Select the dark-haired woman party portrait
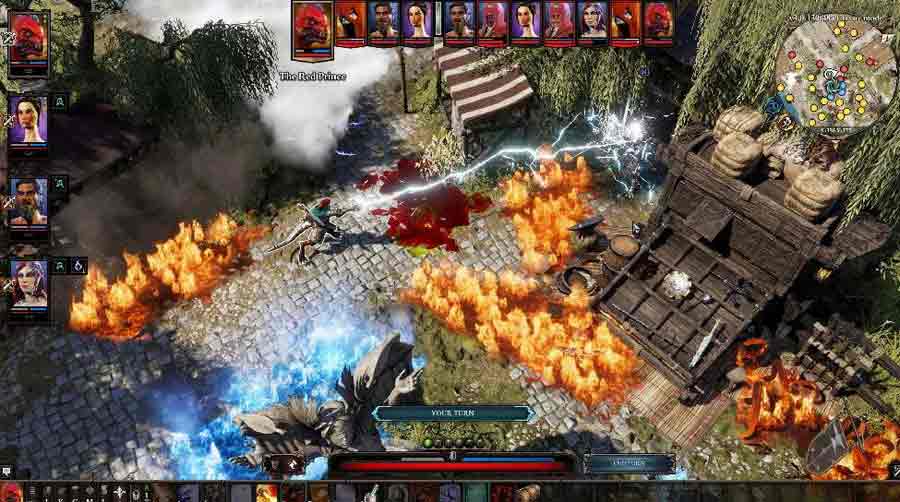Image resolution: width=900 pixels, height=502 pixels. 29,121
